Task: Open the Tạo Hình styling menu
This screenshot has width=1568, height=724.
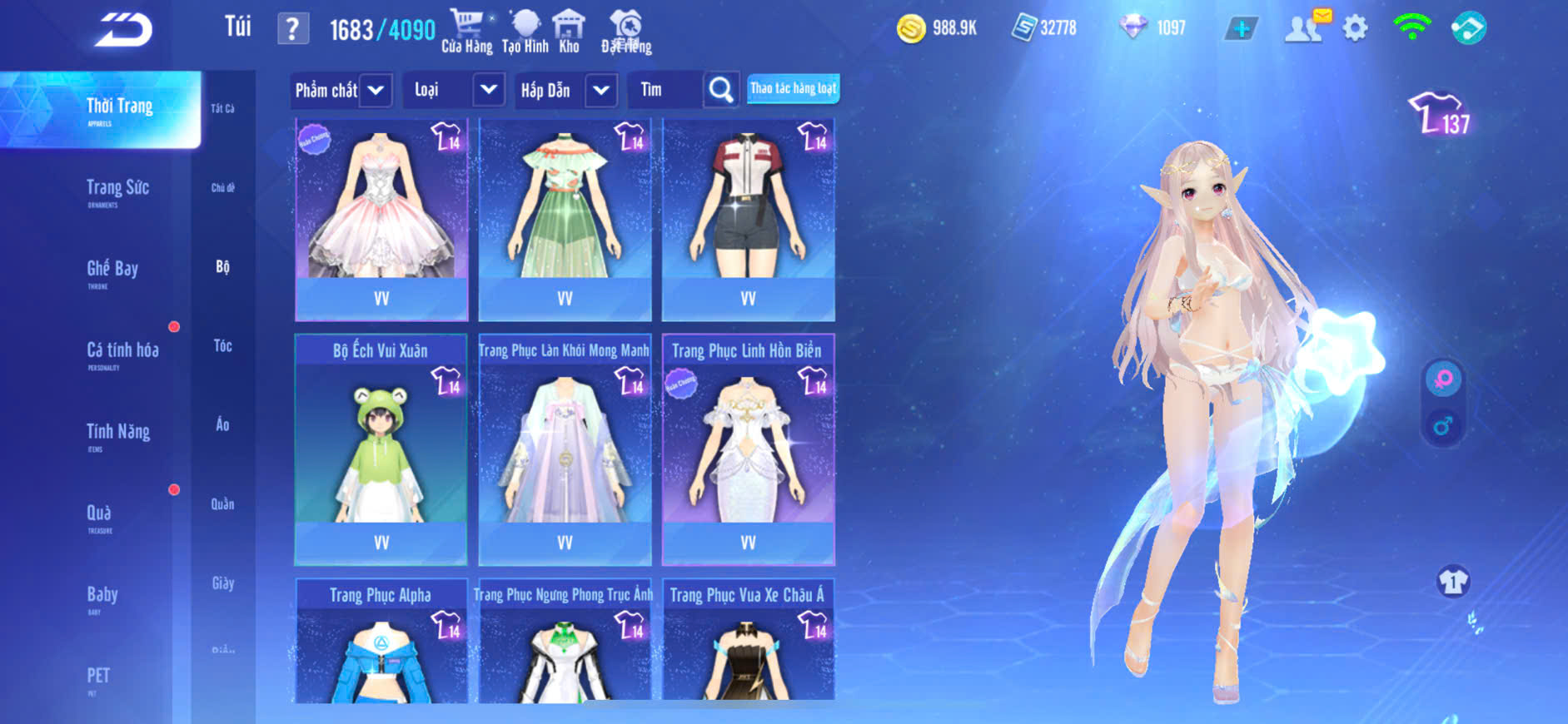Action: (x=525, y=32)
